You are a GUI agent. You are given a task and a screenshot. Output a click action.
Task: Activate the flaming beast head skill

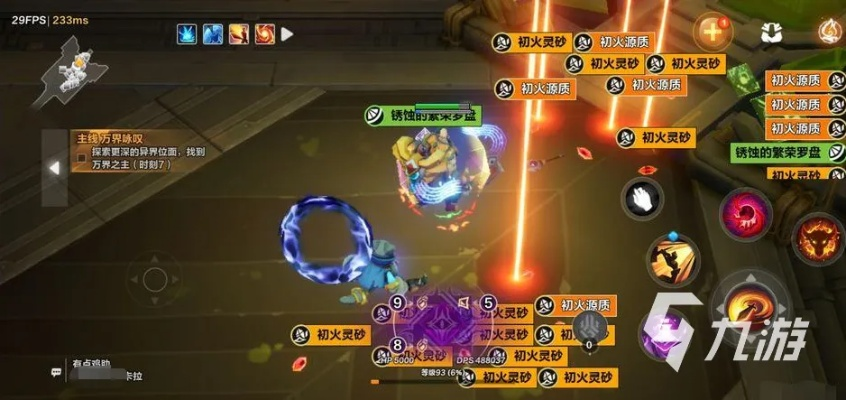(817, 237)
